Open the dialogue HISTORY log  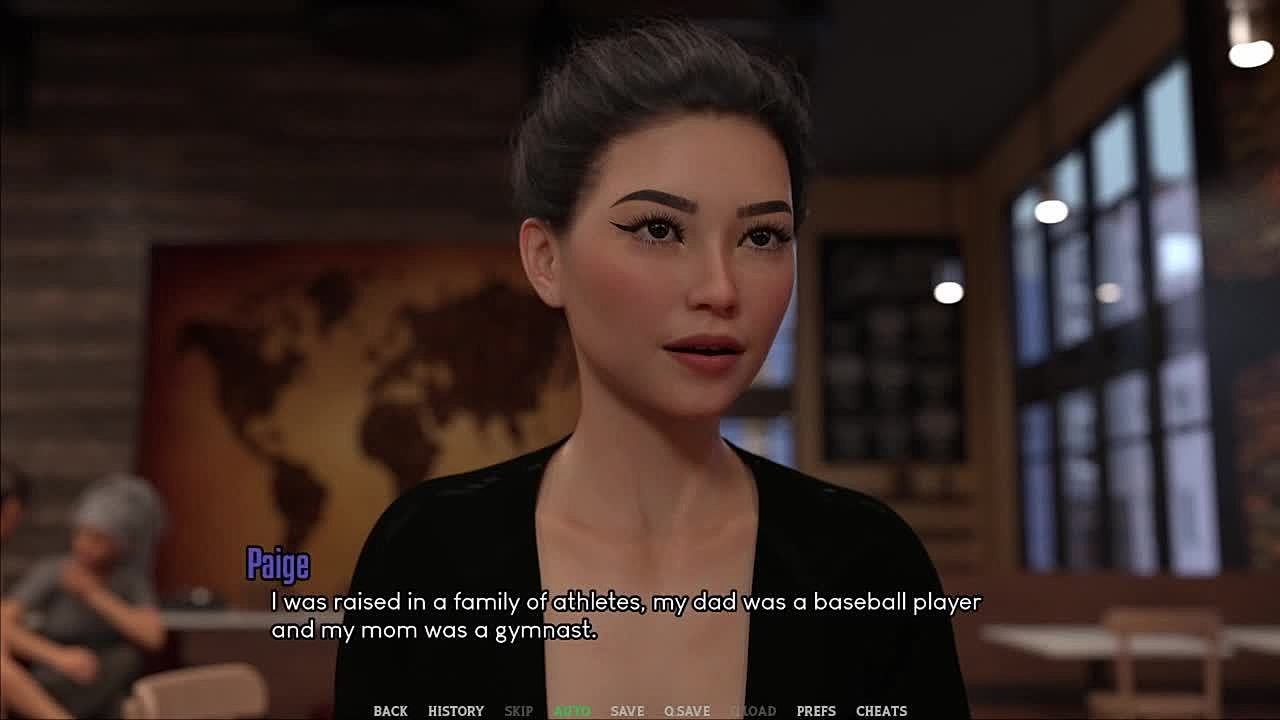456,711
